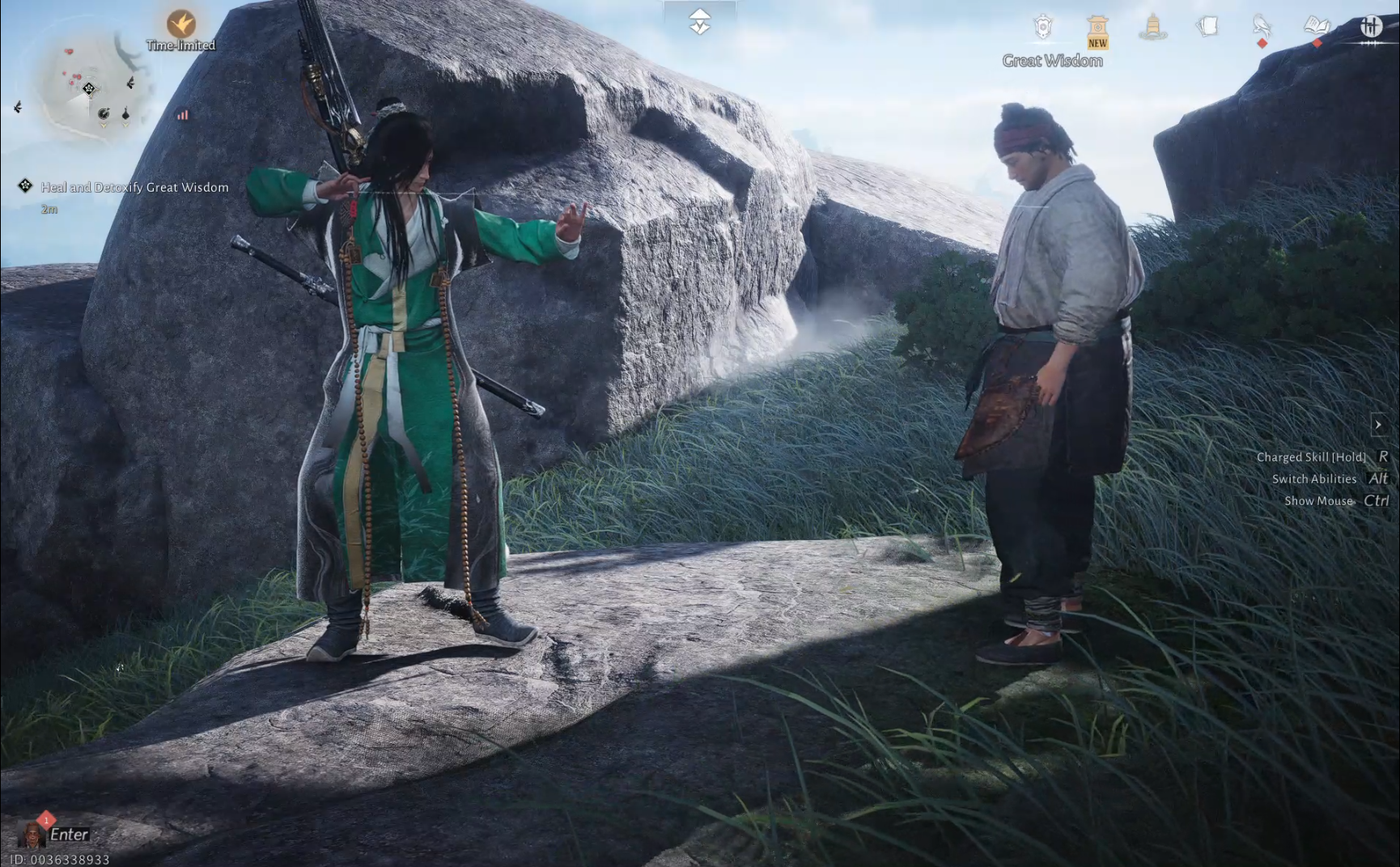
Task: Open the white bird messenger icon
Action: pos(1262,27)
